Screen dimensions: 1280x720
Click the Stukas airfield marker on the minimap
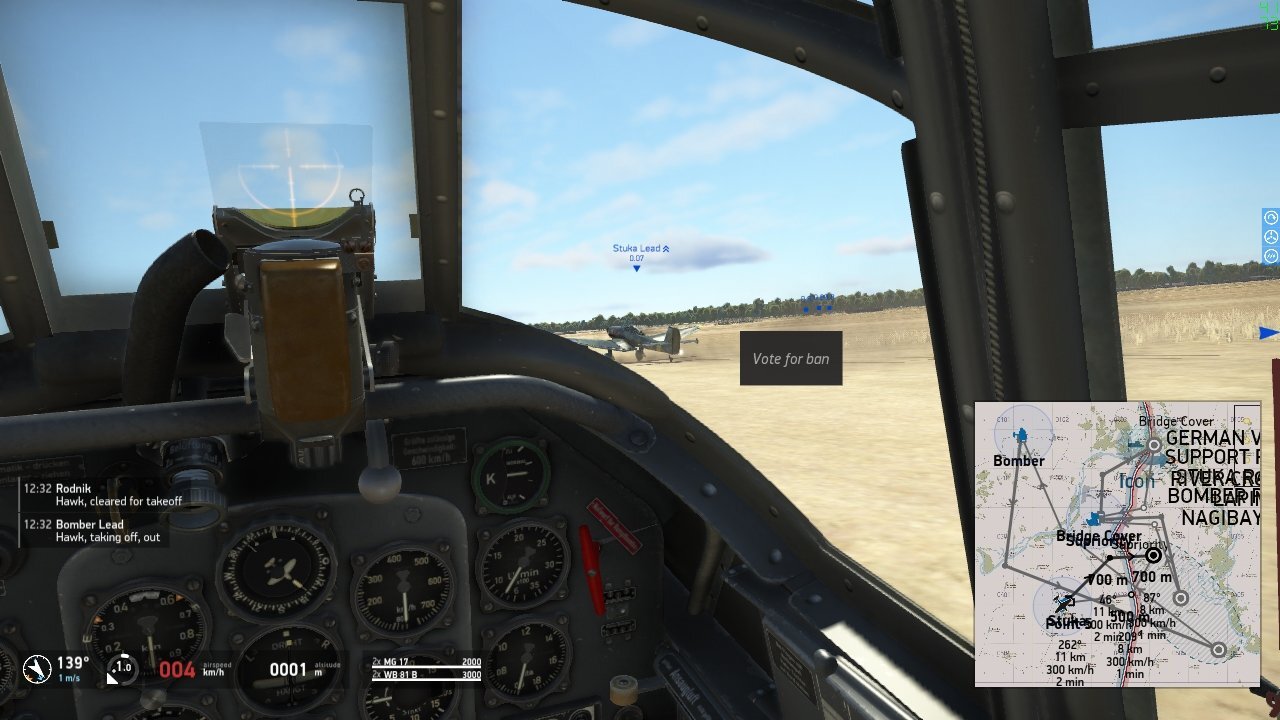1064,603
